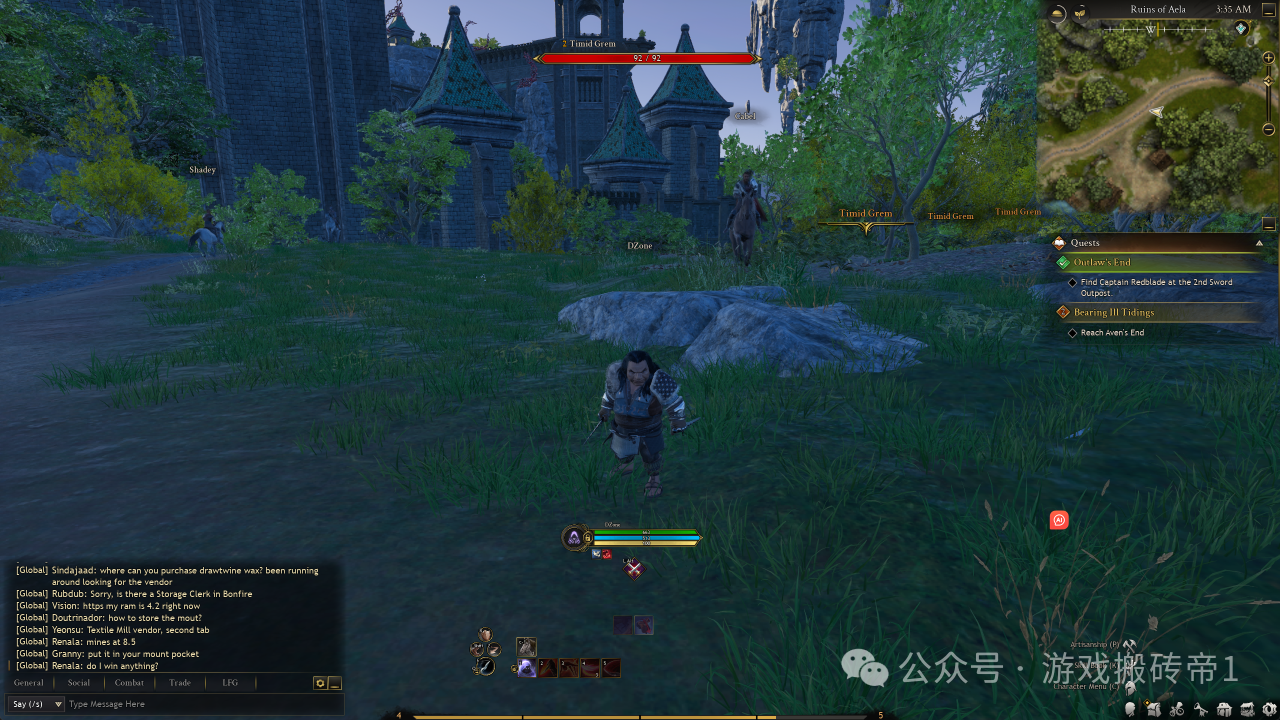Open the Say channel dropdown
The height and width of the screenshot is (720, 1280).
[x=36, y=704]
